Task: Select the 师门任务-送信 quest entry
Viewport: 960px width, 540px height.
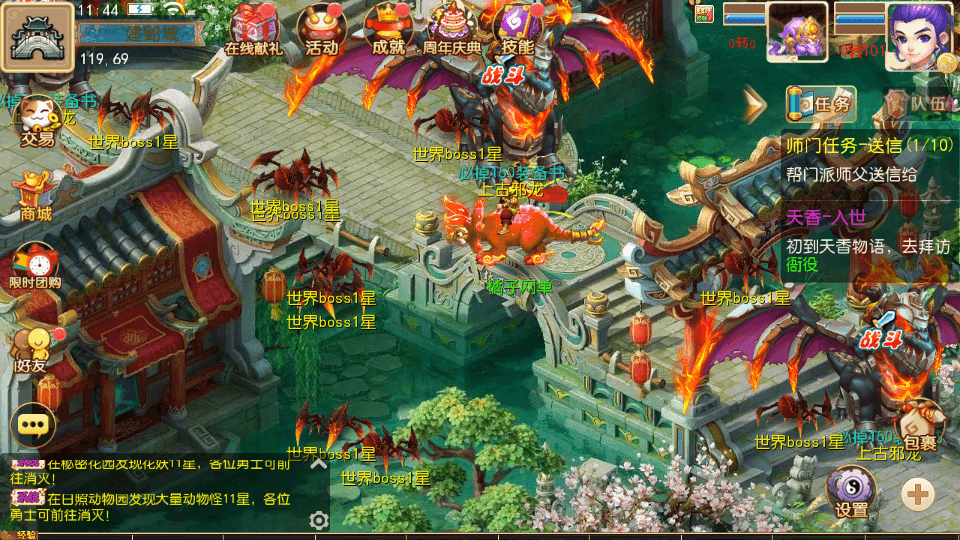Action: [x=868, y=159]
